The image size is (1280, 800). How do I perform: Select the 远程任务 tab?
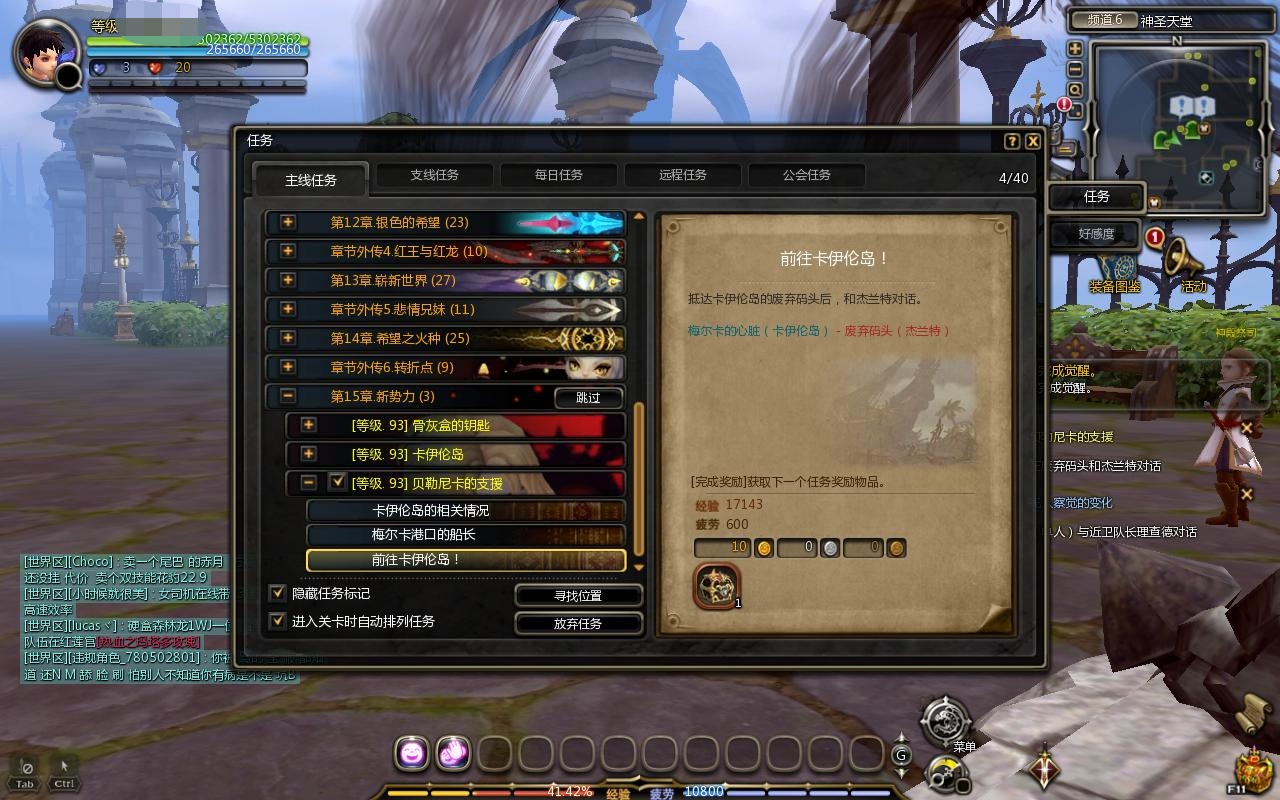click(x=682, y=175)
